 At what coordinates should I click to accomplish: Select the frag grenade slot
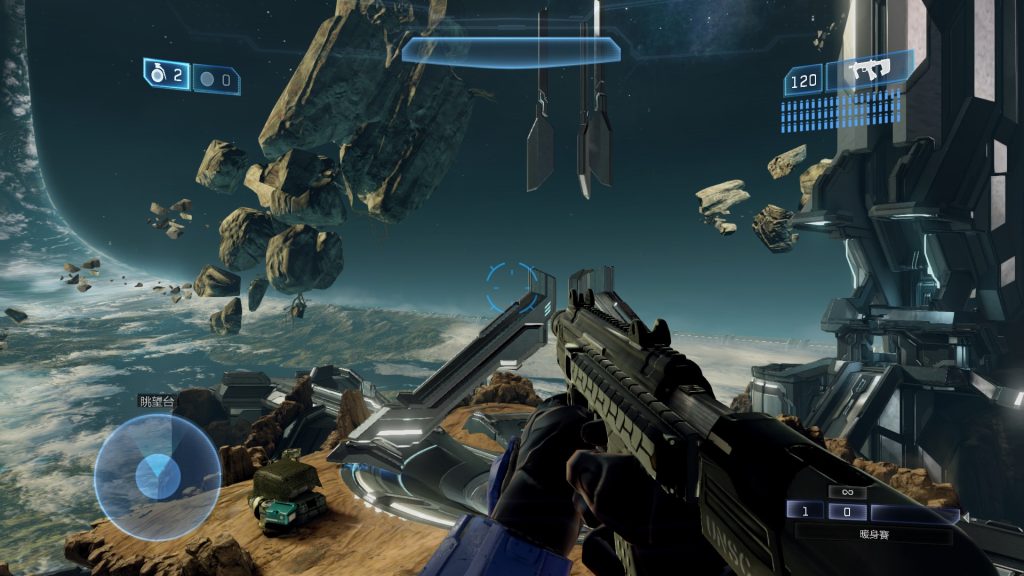click(167, 76)
